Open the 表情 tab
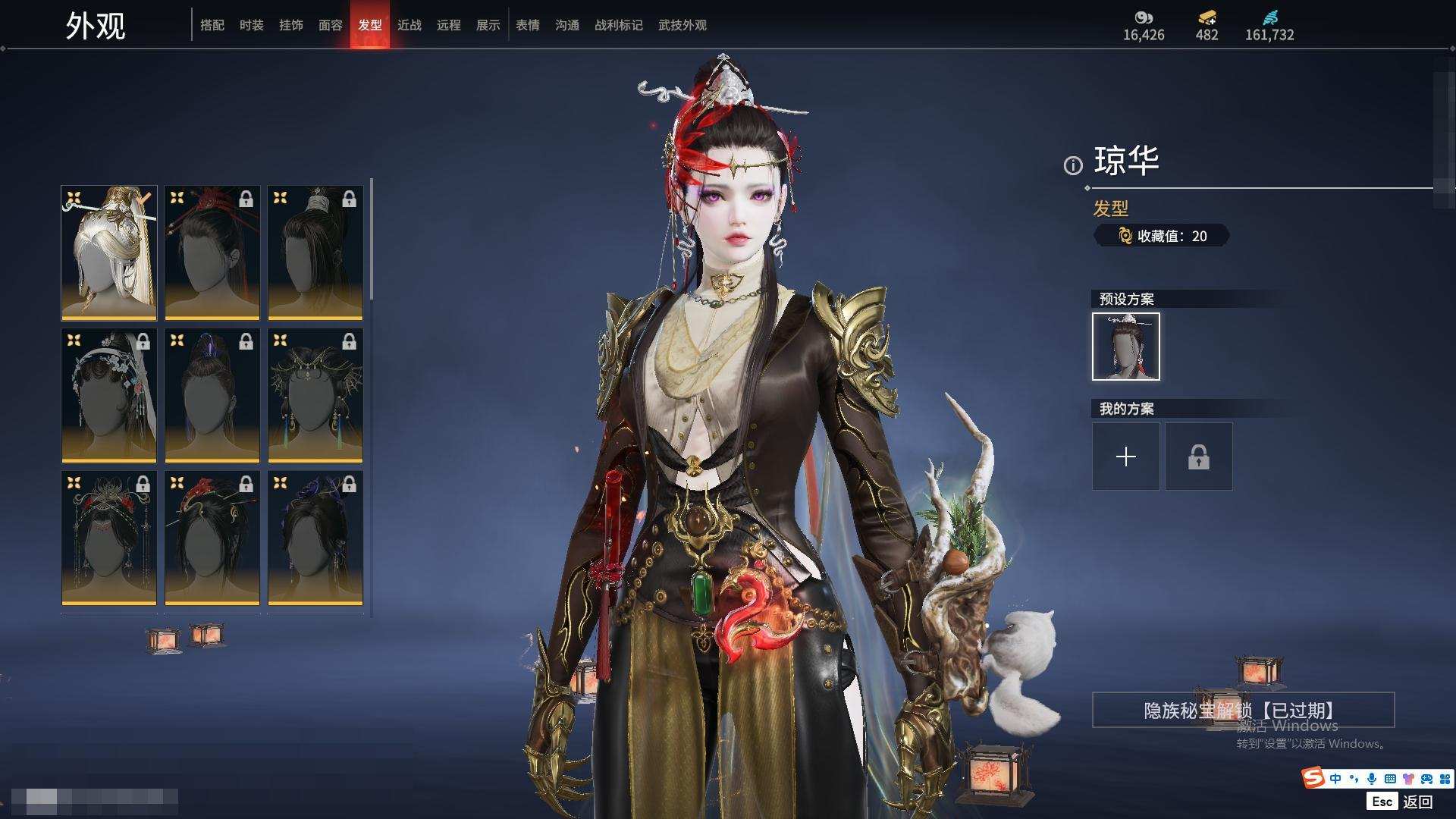Screen dimensions: 1456x819 (x=528, y=25)
